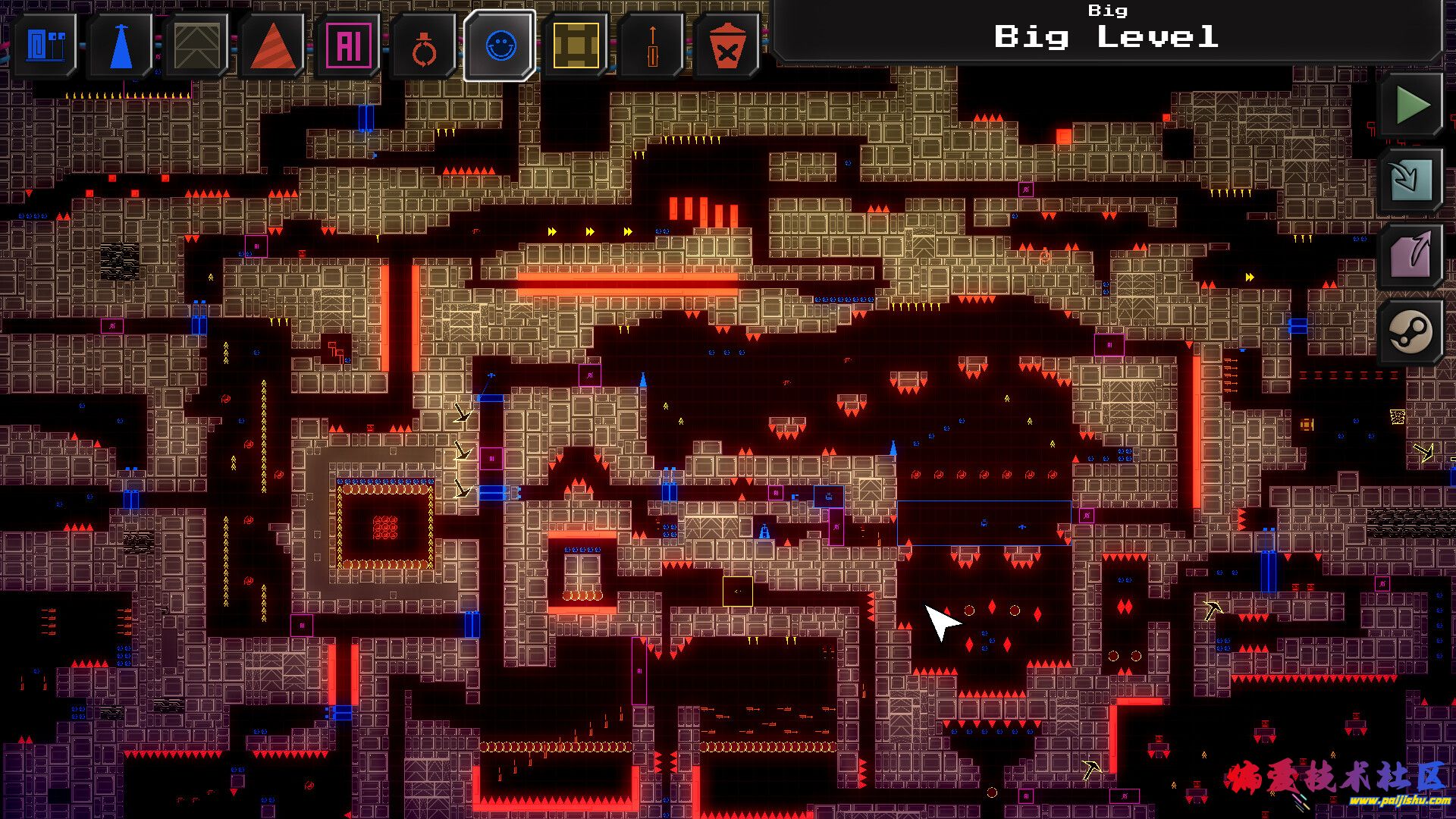Play the level with the green arrow
Screen dimensions: 1456x819
pyautogui.click(x=1412, y=105)
